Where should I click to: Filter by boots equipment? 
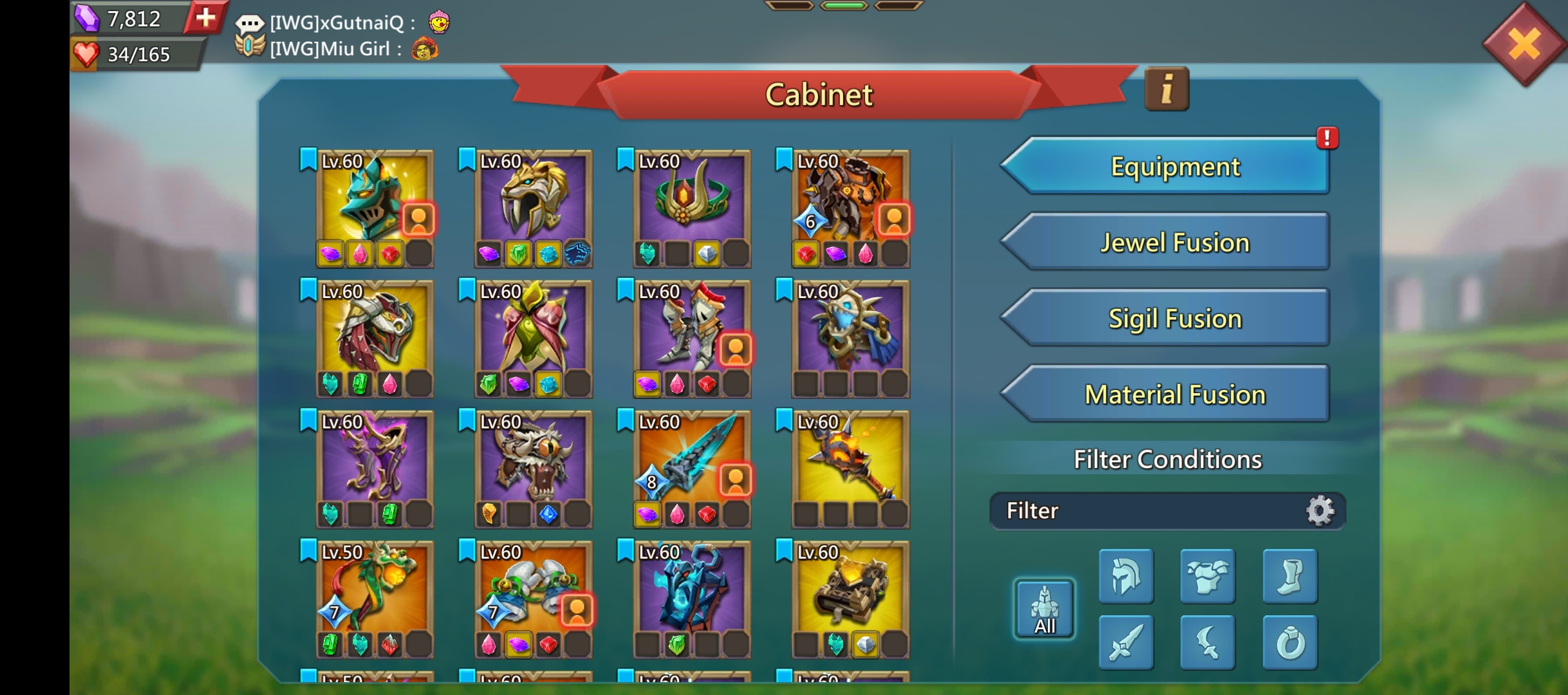coord(1290,577)
